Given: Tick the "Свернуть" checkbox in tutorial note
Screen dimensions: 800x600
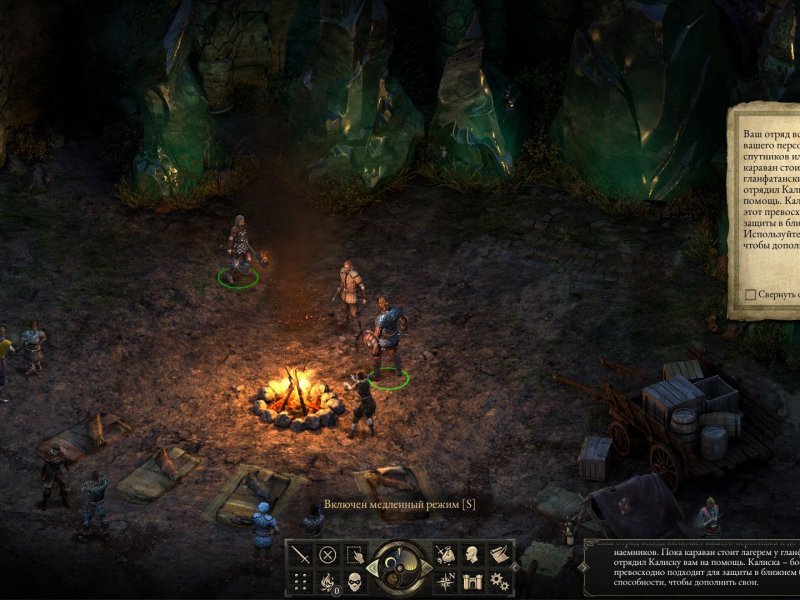Looking at the screenshot, I should 751,295.
